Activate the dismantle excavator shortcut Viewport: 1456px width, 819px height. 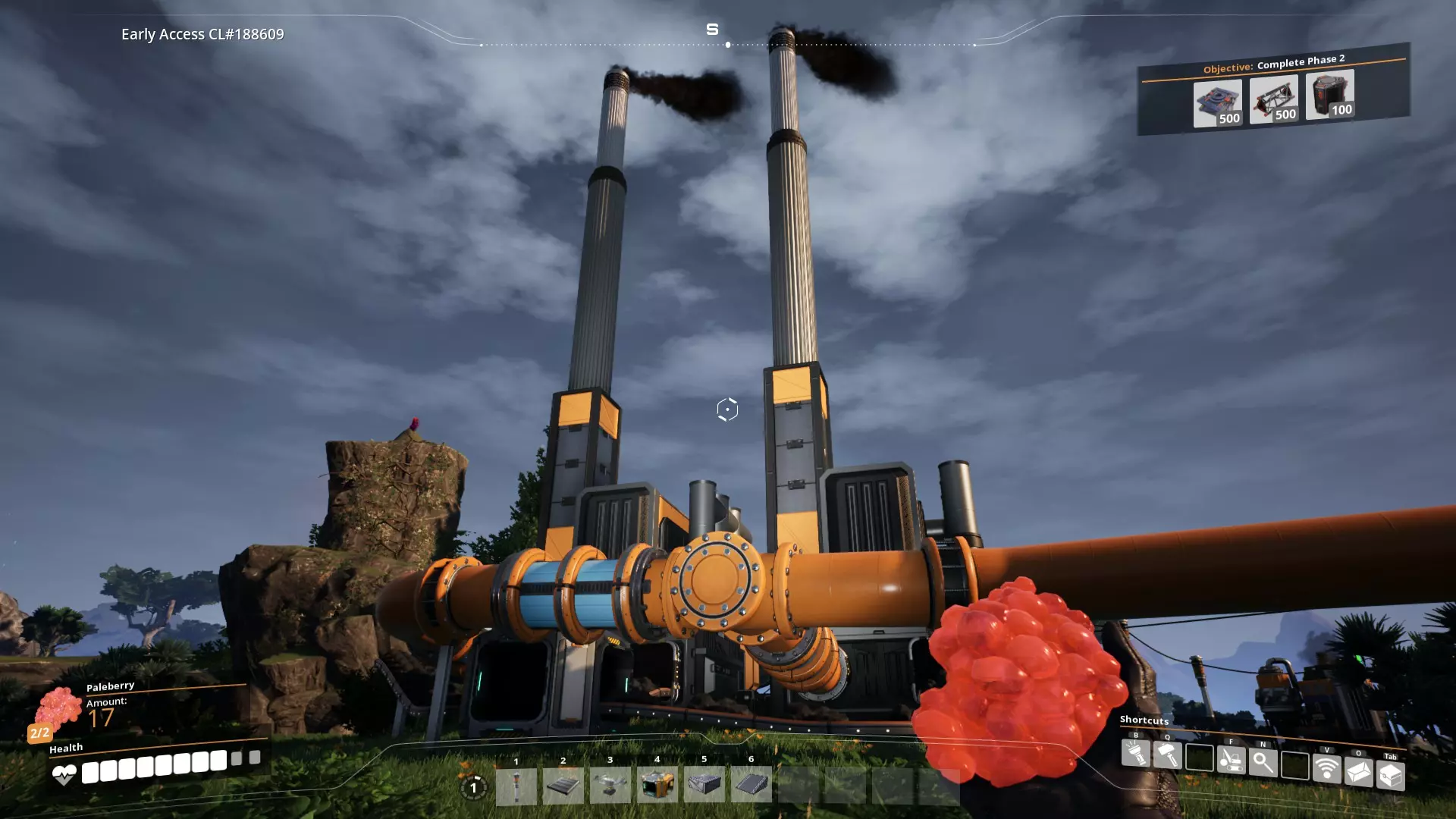point(1231,760)
